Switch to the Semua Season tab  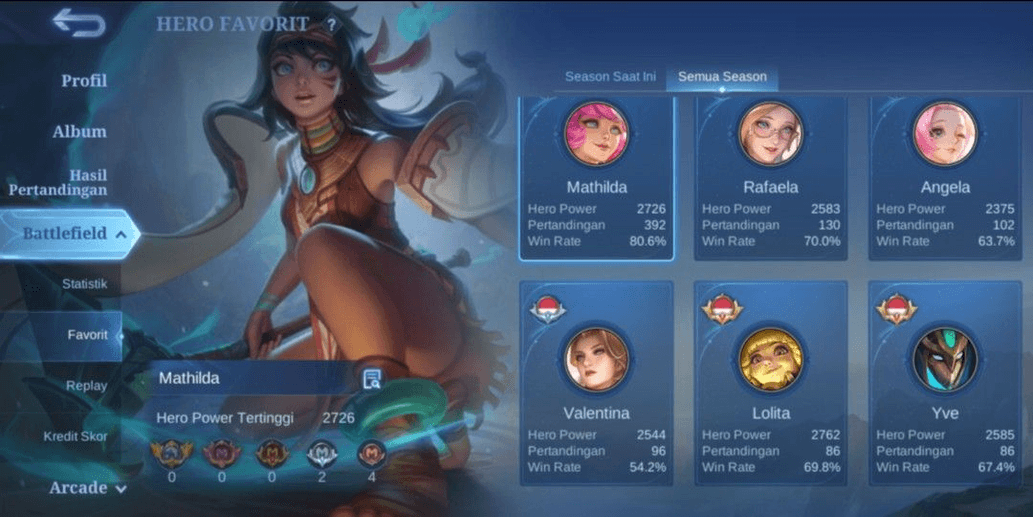(722, 77)
